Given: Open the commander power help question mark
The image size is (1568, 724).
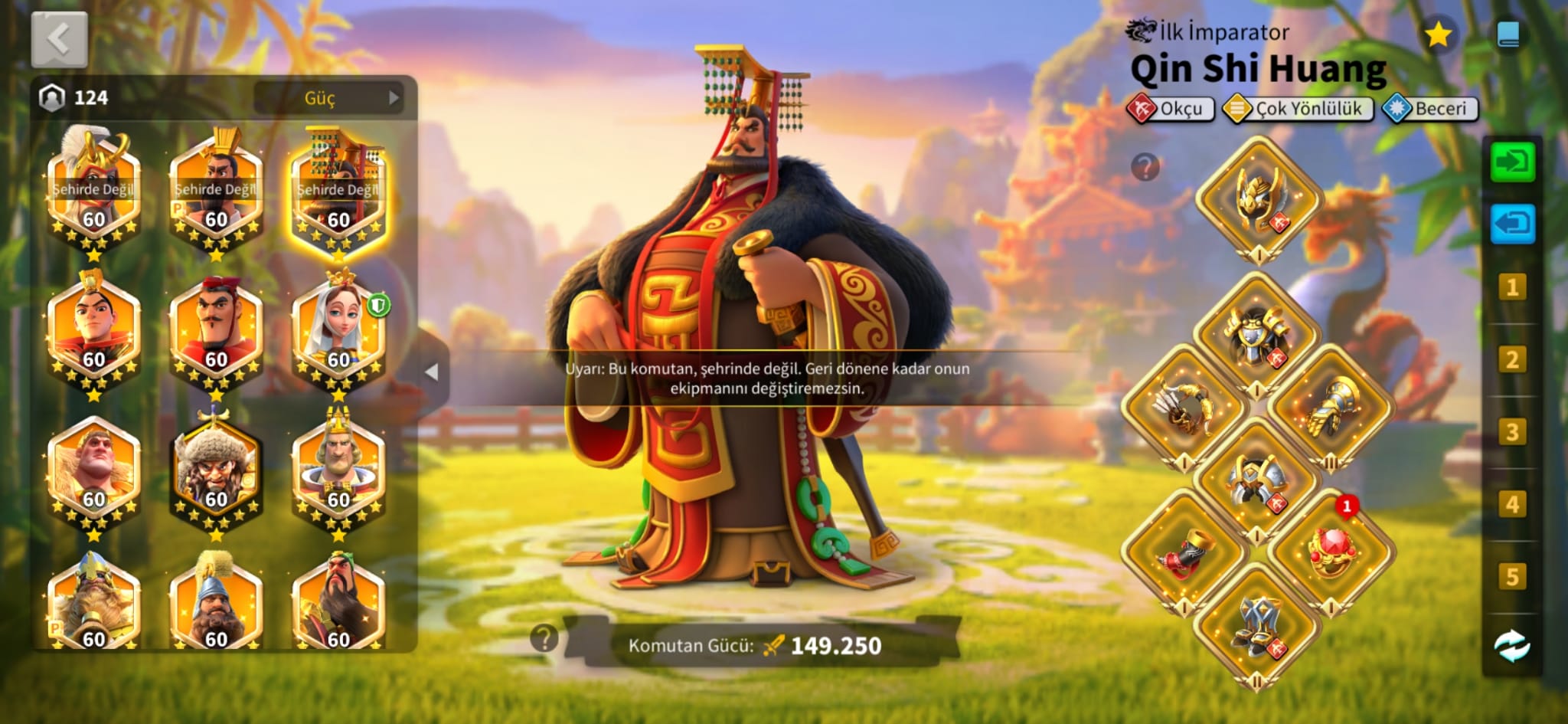Looking at the screenshot, I should (544, 637).
